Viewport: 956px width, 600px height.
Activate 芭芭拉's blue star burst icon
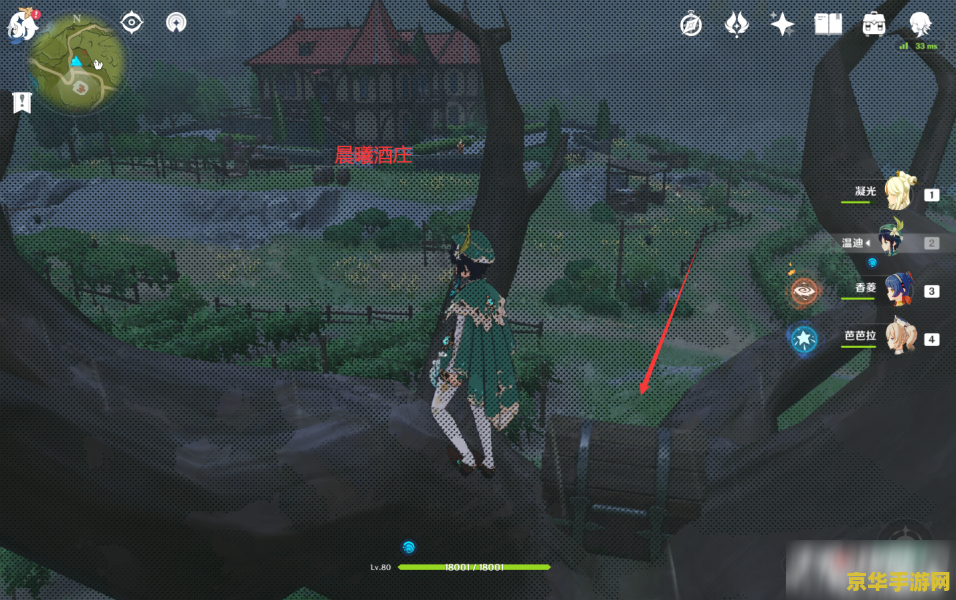pos(804,339)
